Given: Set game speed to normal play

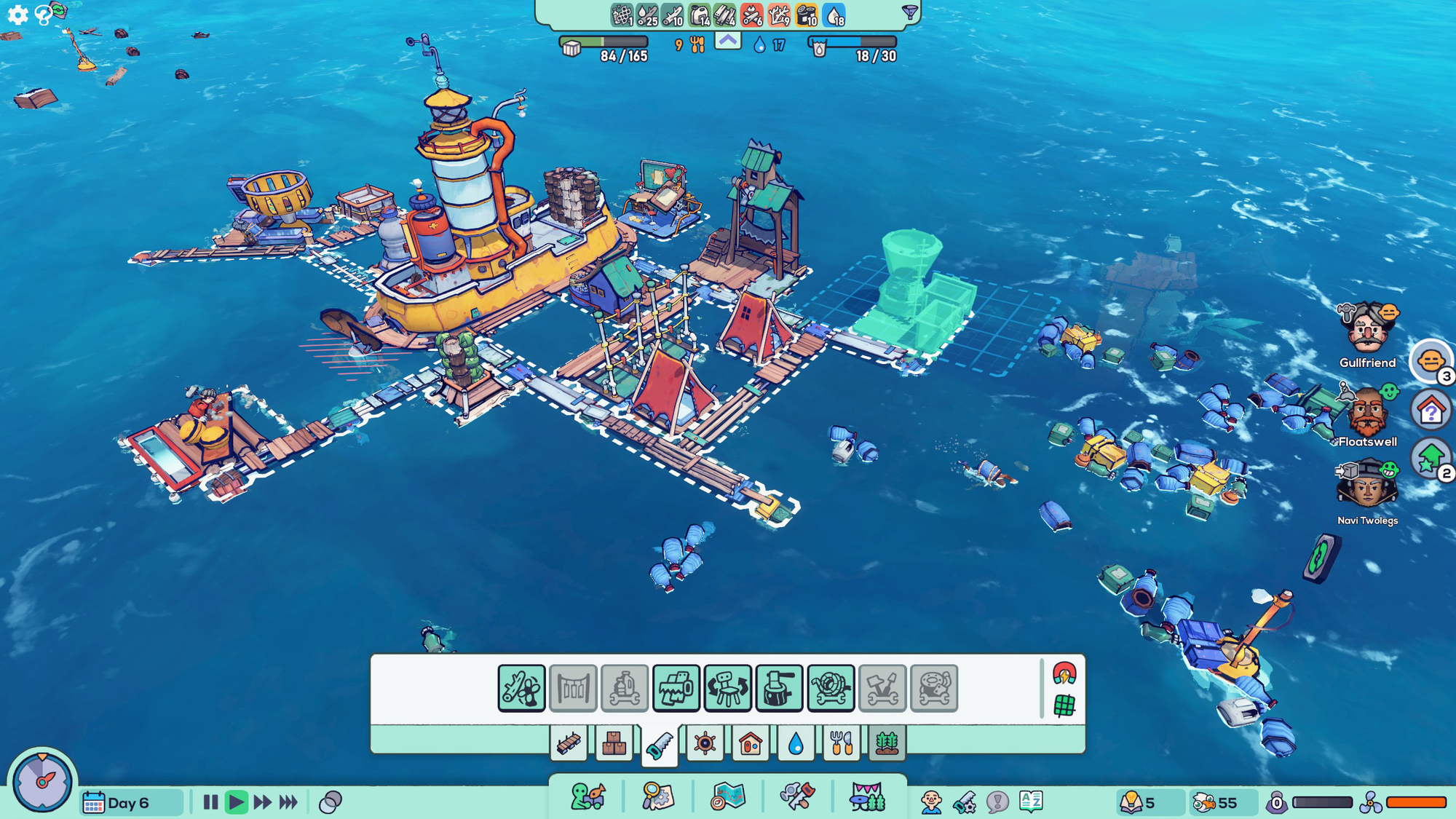Looking at the screenshot, I should [x=236, y=802].
